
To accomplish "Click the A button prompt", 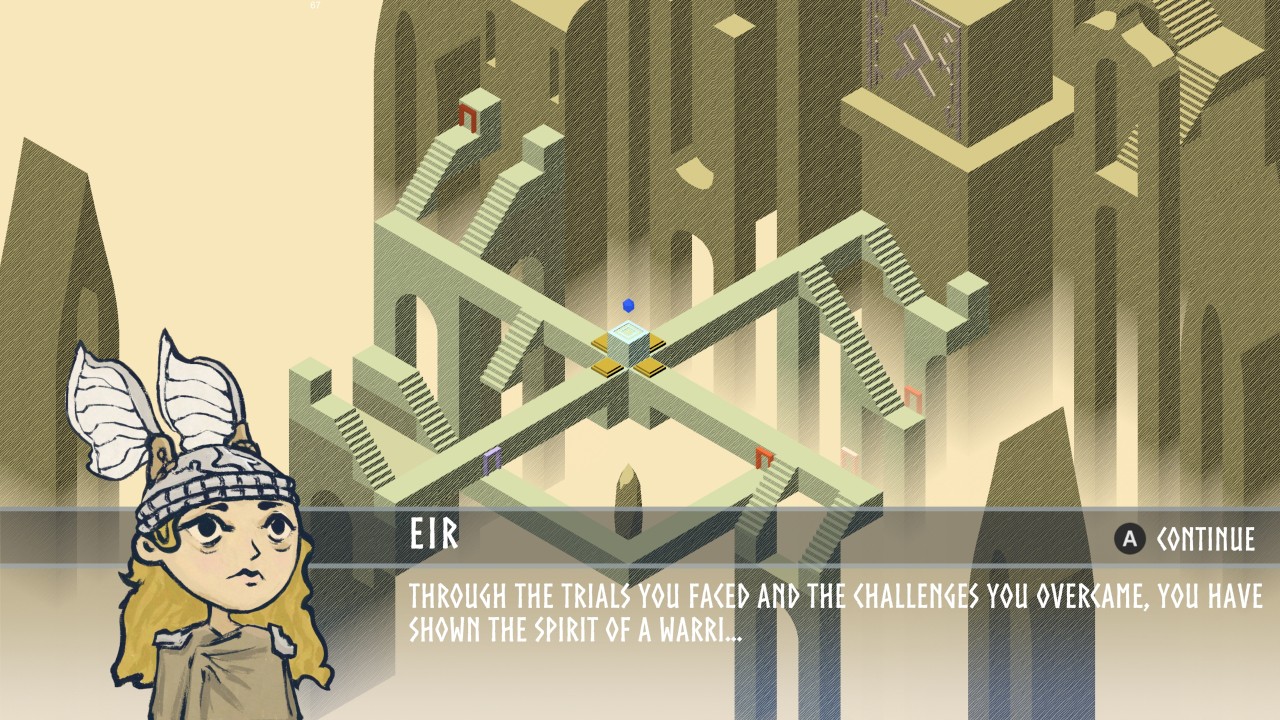I will click(x=1130, y=538).
